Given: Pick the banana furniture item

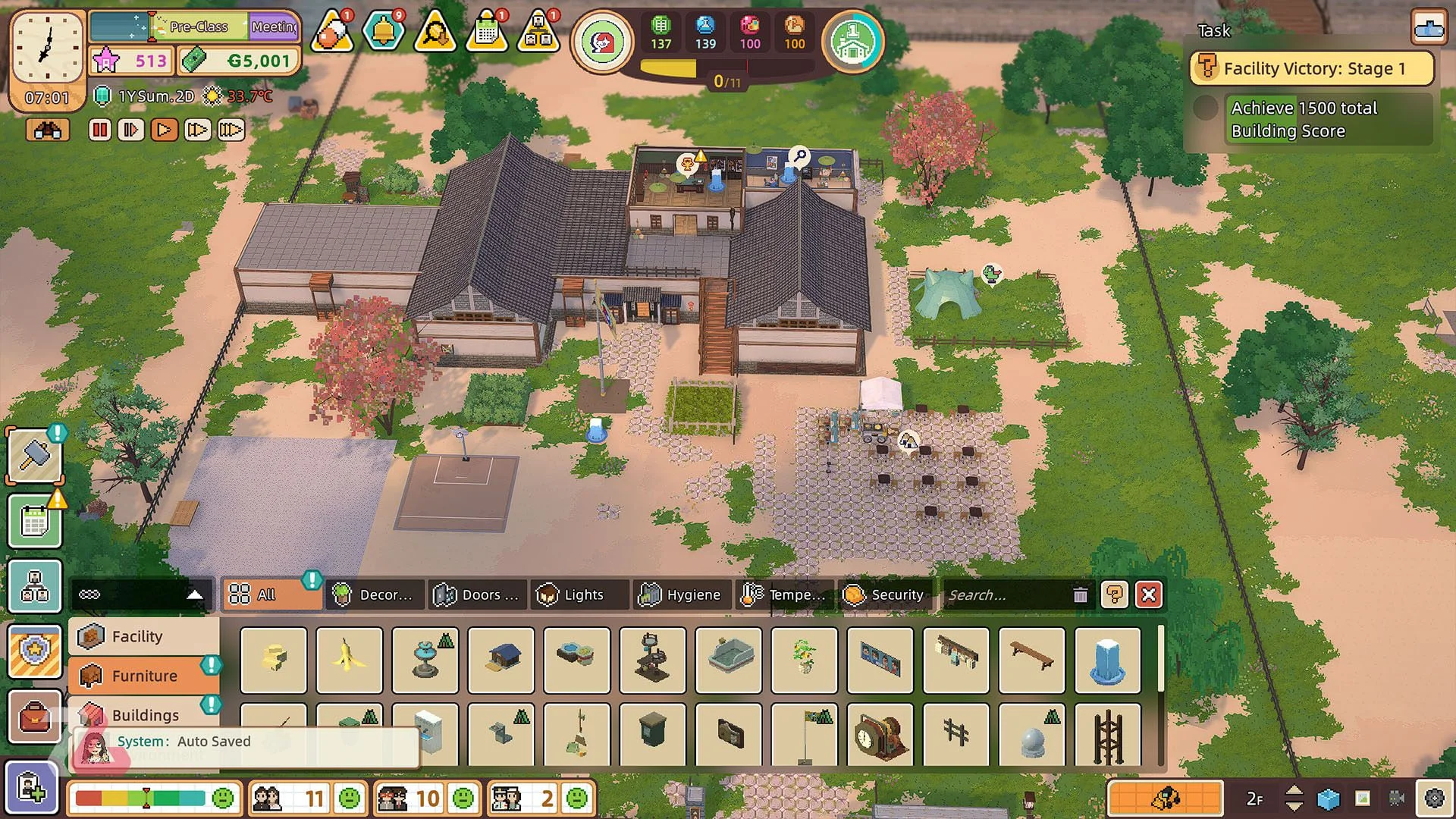Looking at the screenshot, I should click(x=349, y=660).
